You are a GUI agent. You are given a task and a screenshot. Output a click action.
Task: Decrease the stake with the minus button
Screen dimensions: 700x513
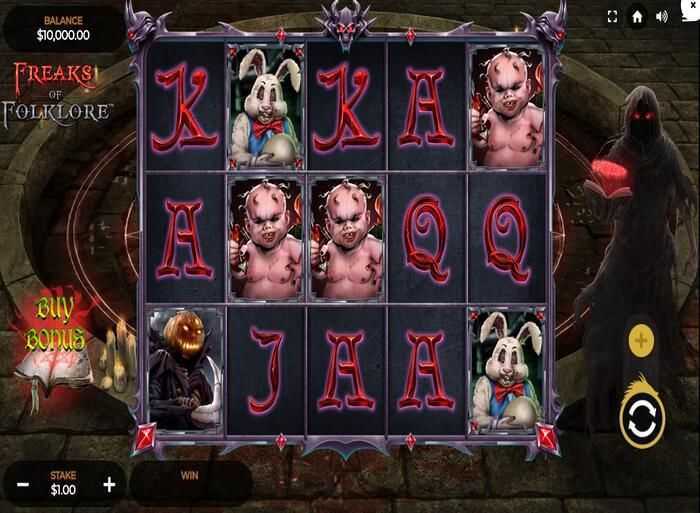[23, 485]
